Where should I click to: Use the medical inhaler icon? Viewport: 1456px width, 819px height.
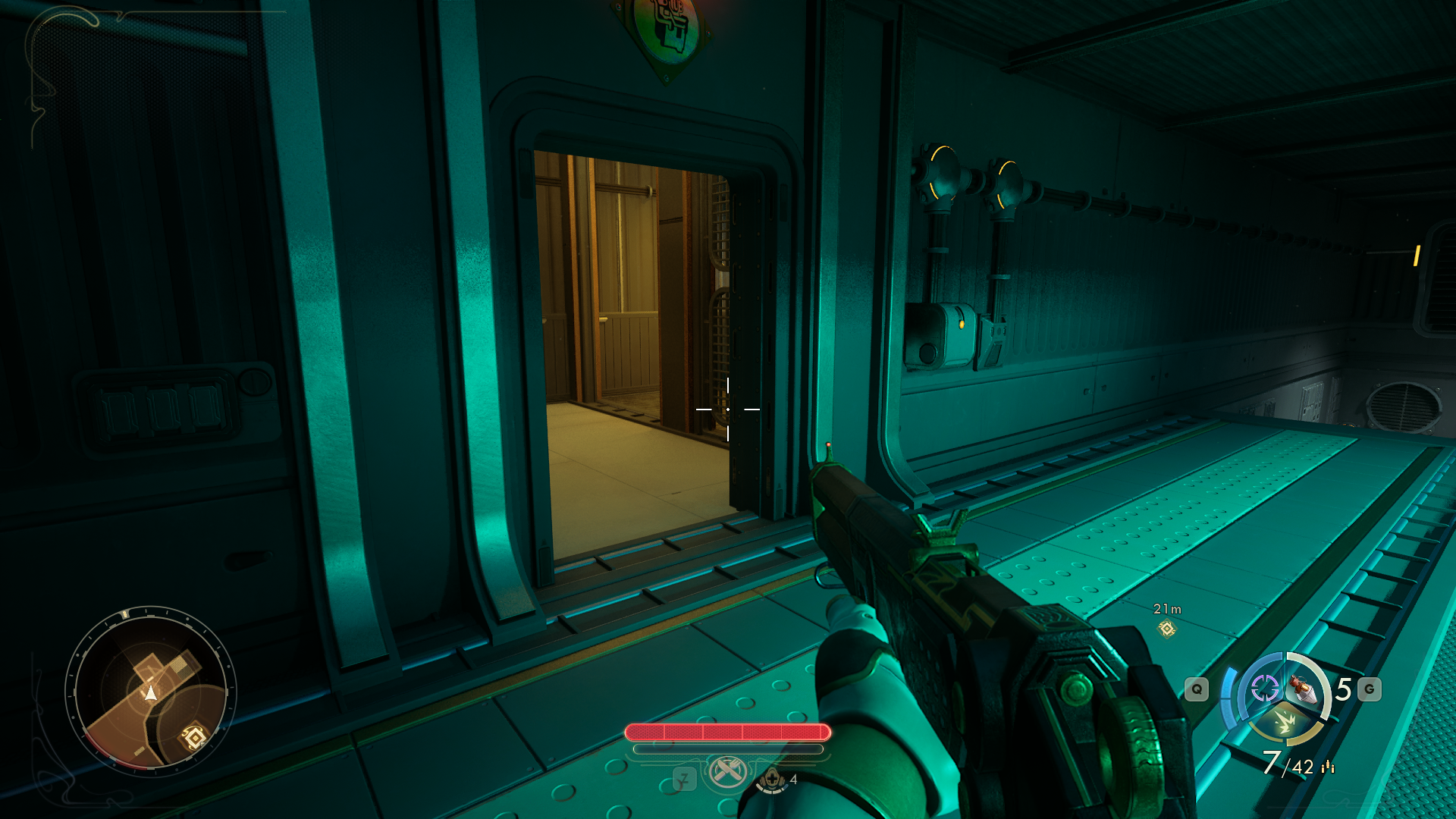[771, 780]
